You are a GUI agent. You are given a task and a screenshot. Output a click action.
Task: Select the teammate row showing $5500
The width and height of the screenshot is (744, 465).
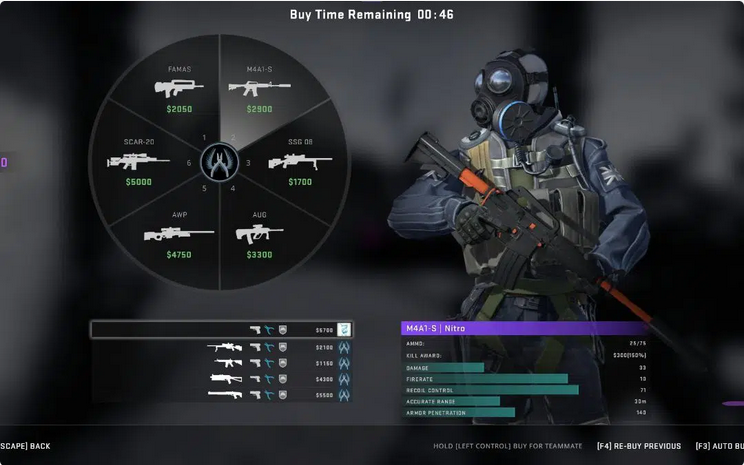pyautogui.click(x=220, y=395)
